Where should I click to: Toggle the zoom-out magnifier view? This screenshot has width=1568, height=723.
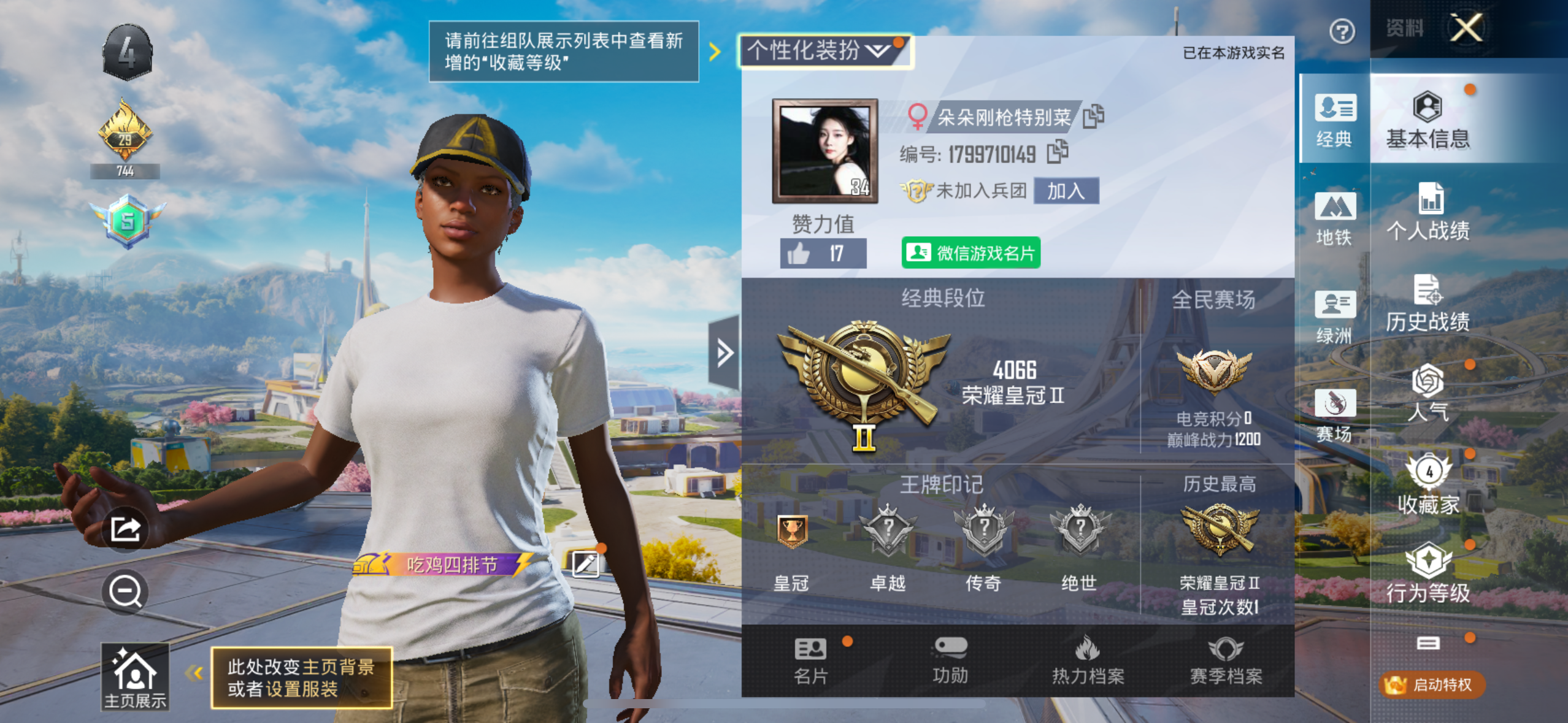click(125, 592)
